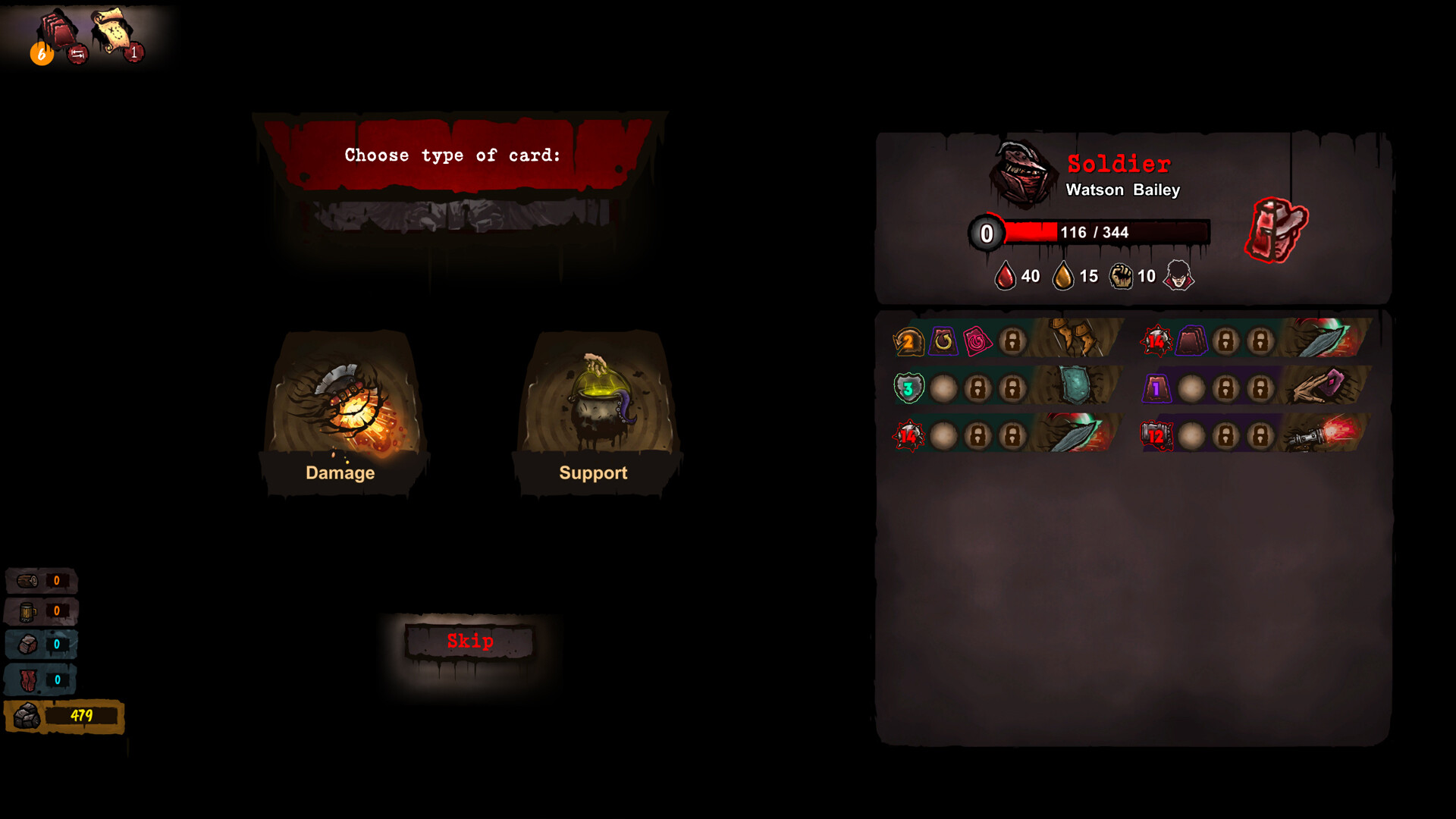Screen dimensions: 1456x819
Task: Click the golden drop stat icon showing 15
Action: coord(1063,275)
